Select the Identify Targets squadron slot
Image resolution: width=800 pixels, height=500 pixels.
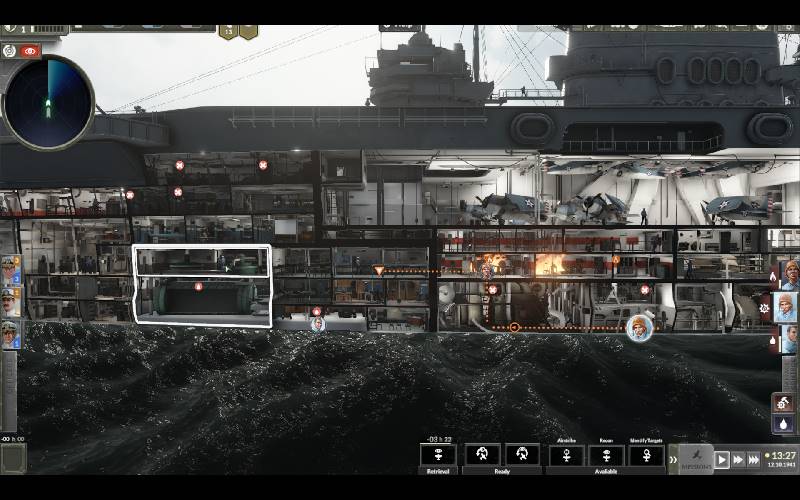click(x=646, y=455)
